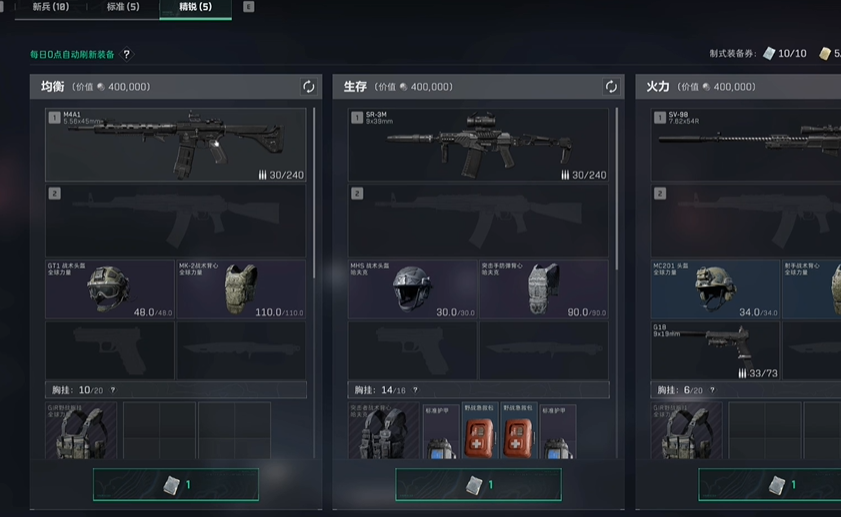The width and height of the screenshot is (841, 517).
Task: Open the chest rig help in 生存
Action: click(x=415, y=390)
